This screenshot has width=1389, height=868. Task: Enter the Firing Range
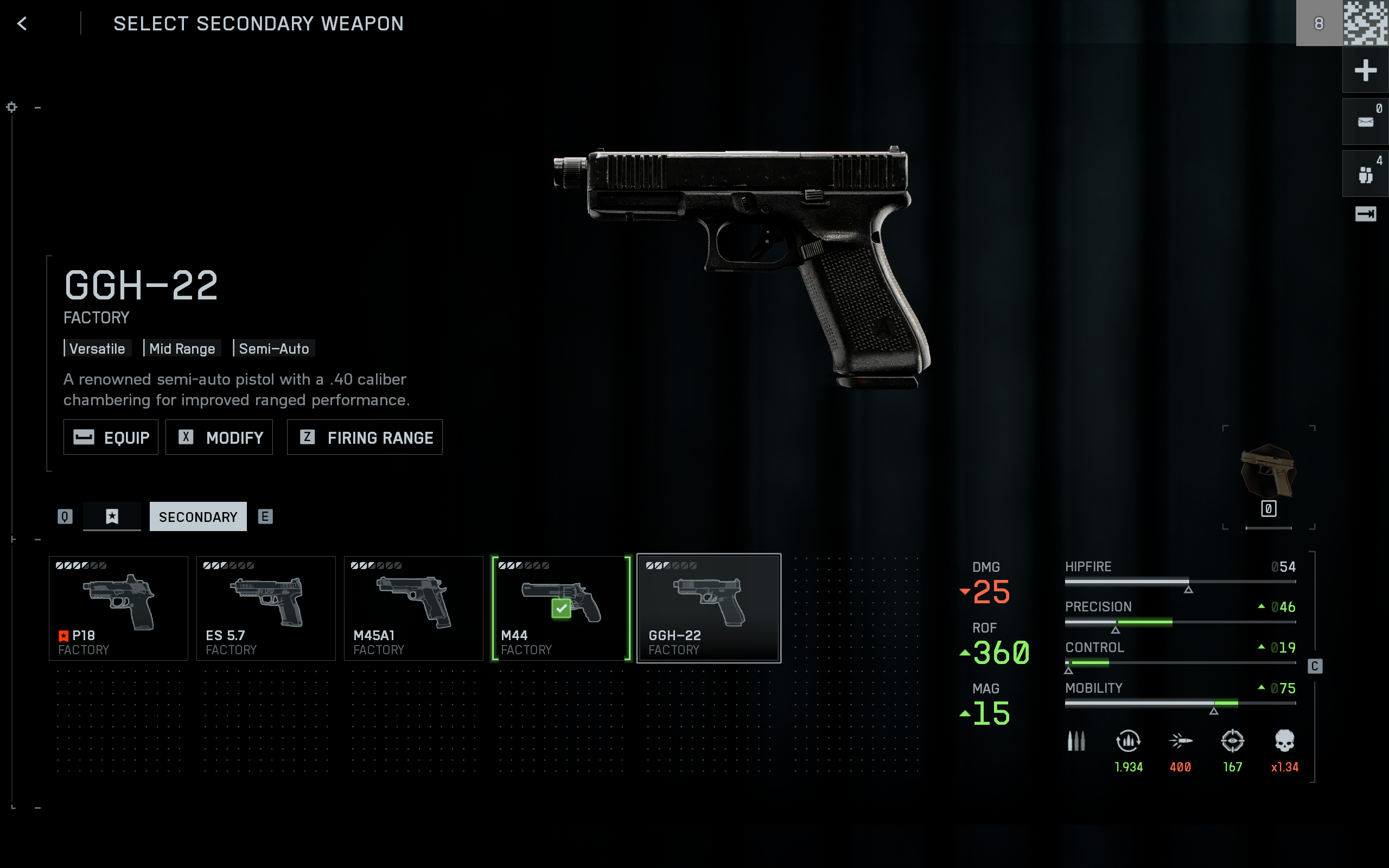pyautogui.click(x=365, y=437)
